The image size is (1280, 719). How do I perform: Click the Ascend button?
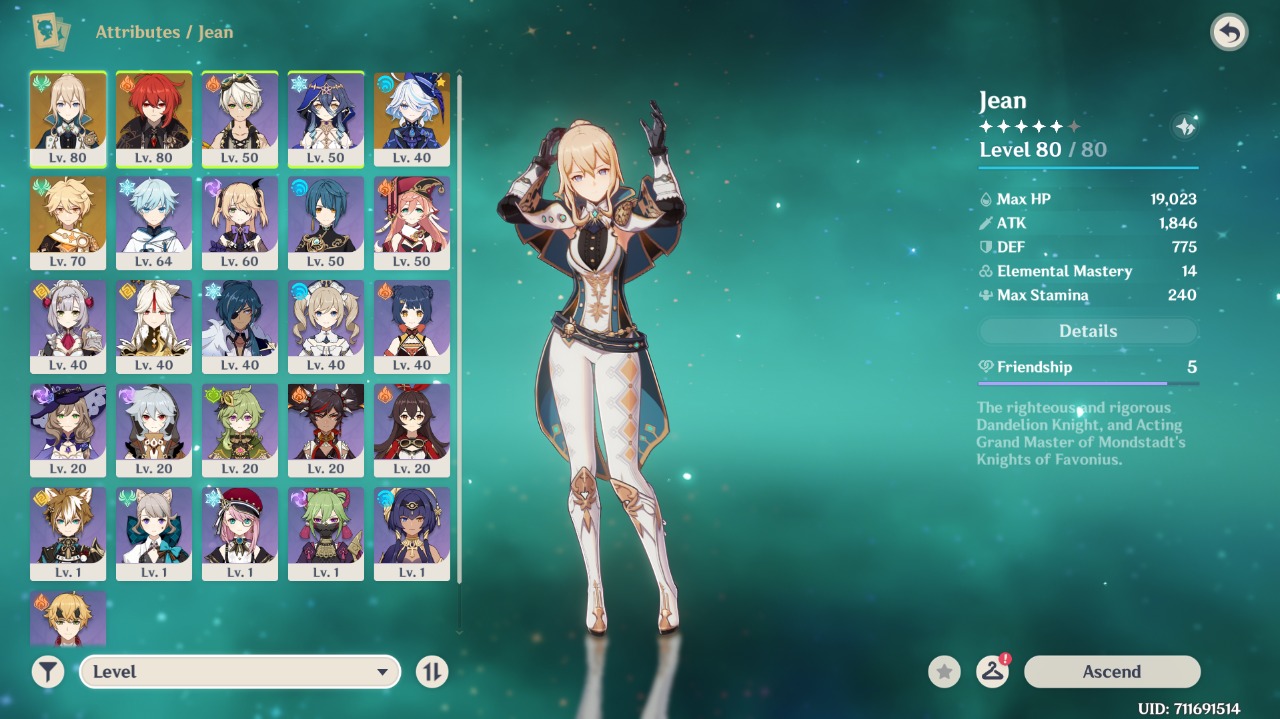pyautogui.click(x=1111, y=672)
